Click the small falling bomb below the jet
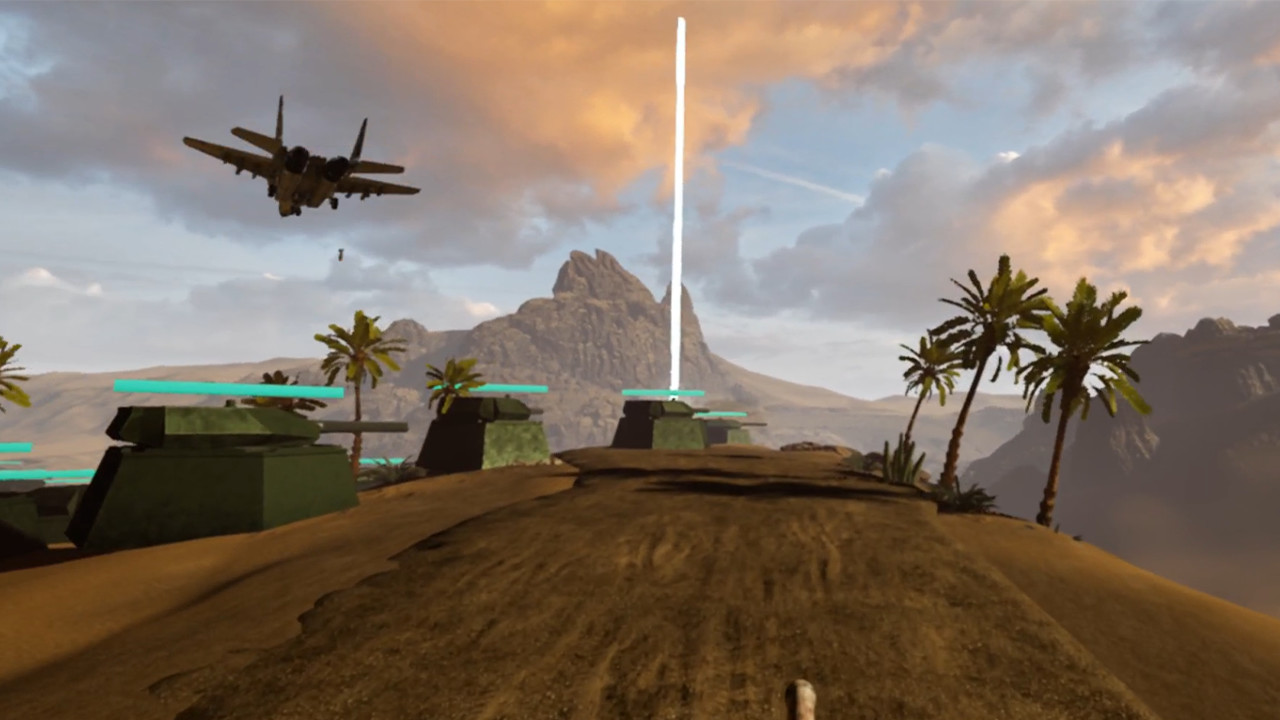The height and width of the screenshot is (720, 1280). [x=339, y=253]
